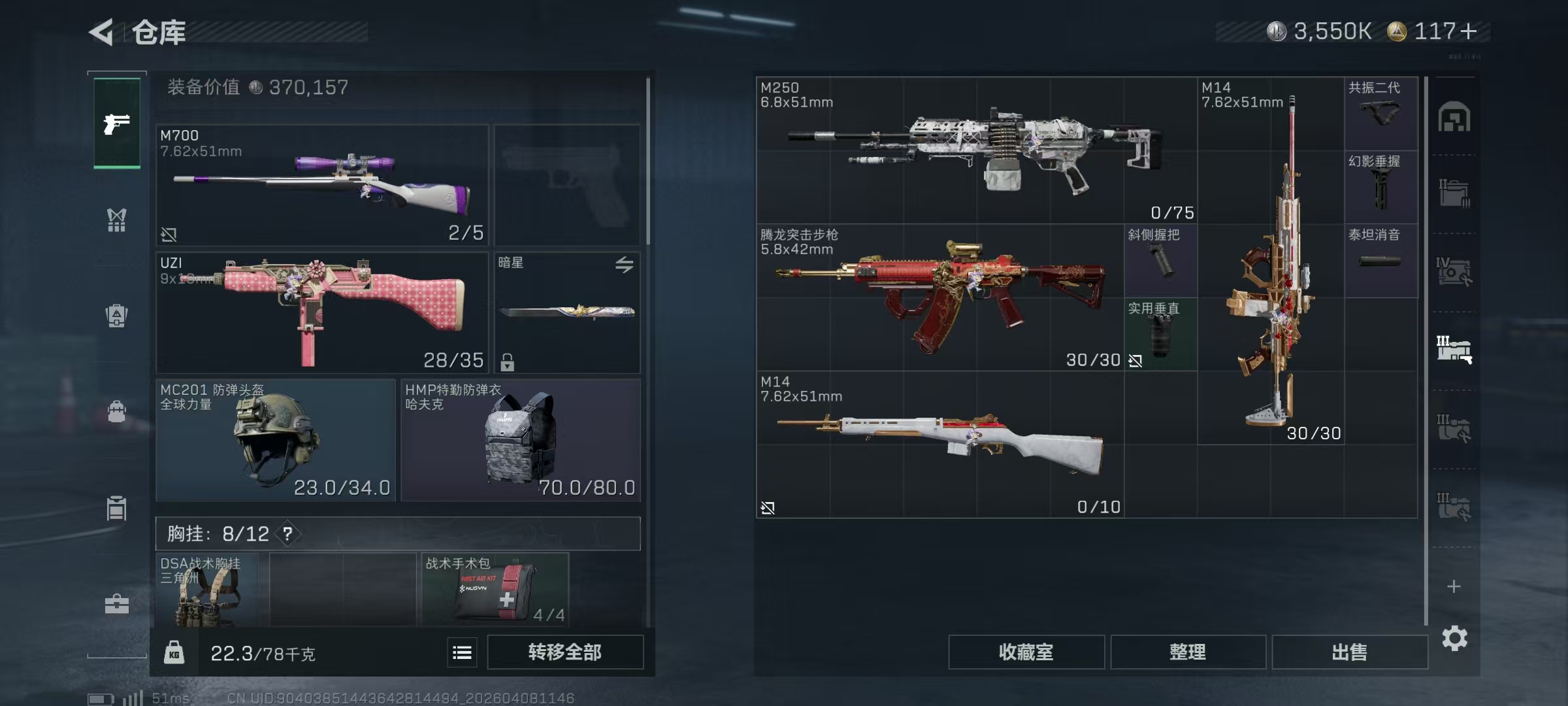This screenshot has width=1568, height=706.
Task: Toggle the list view icon
Action: click(x=462, y=652)
